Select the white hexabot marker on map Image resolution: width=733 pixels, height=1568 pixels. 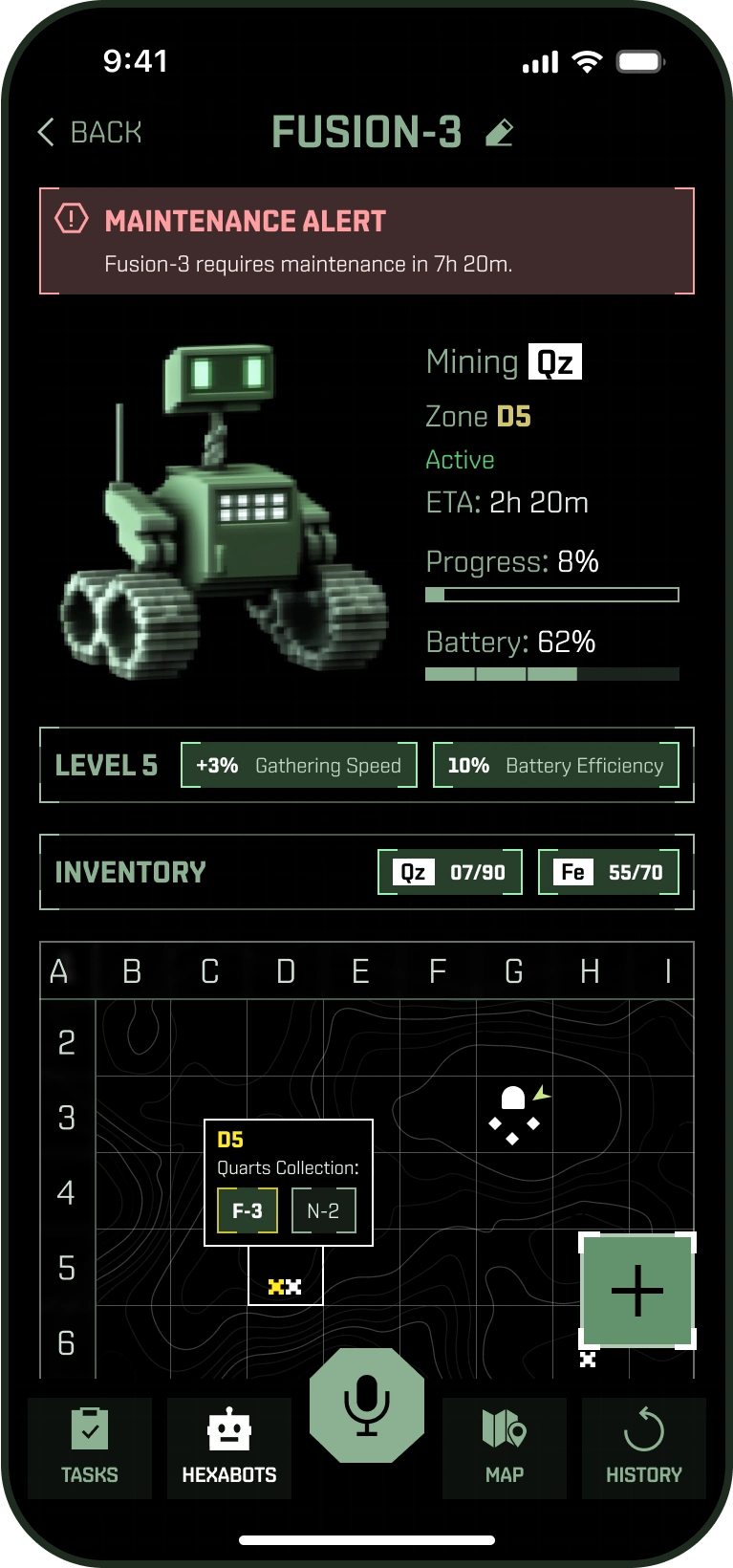tap(513, 1114)
